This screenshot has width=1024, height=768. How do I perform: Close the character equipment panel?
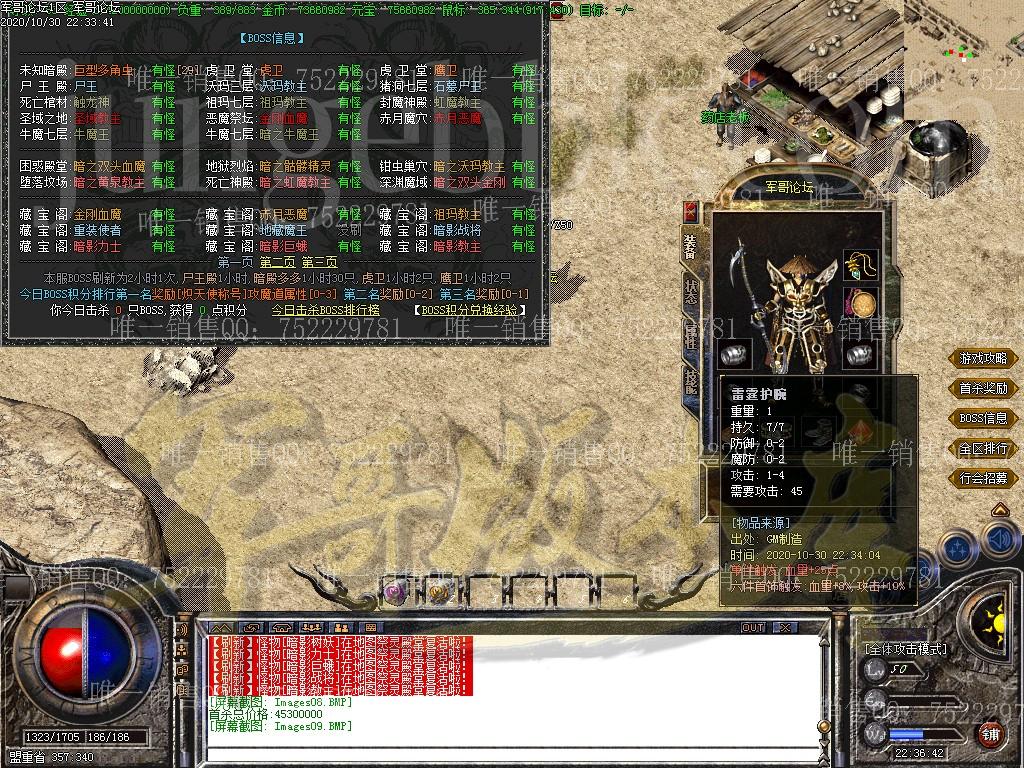tap(690, 211)
